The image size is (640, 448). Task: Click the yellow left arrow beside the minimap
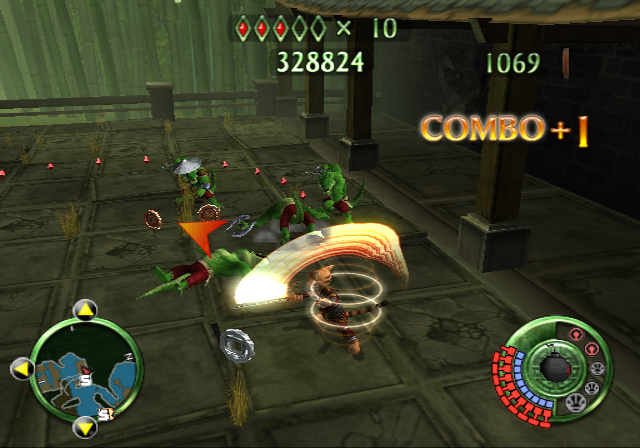(x=20, y=369)
